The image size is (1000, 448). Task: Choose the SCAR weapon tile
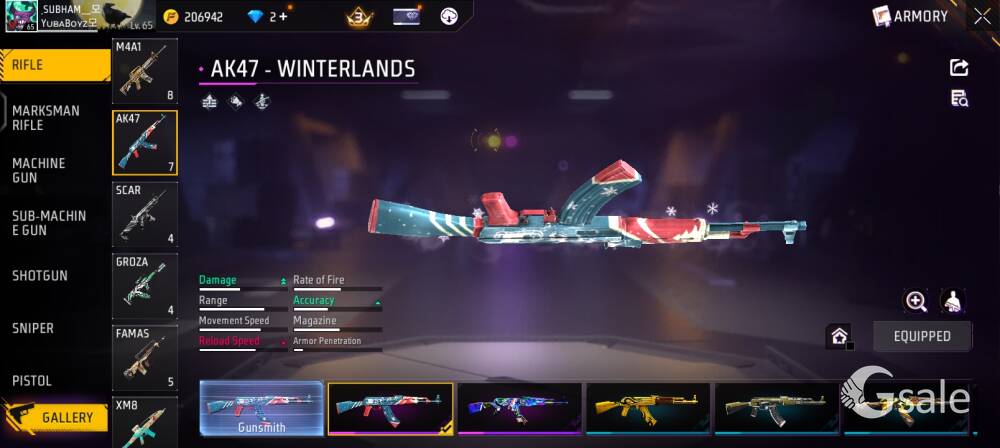[144, 214]
